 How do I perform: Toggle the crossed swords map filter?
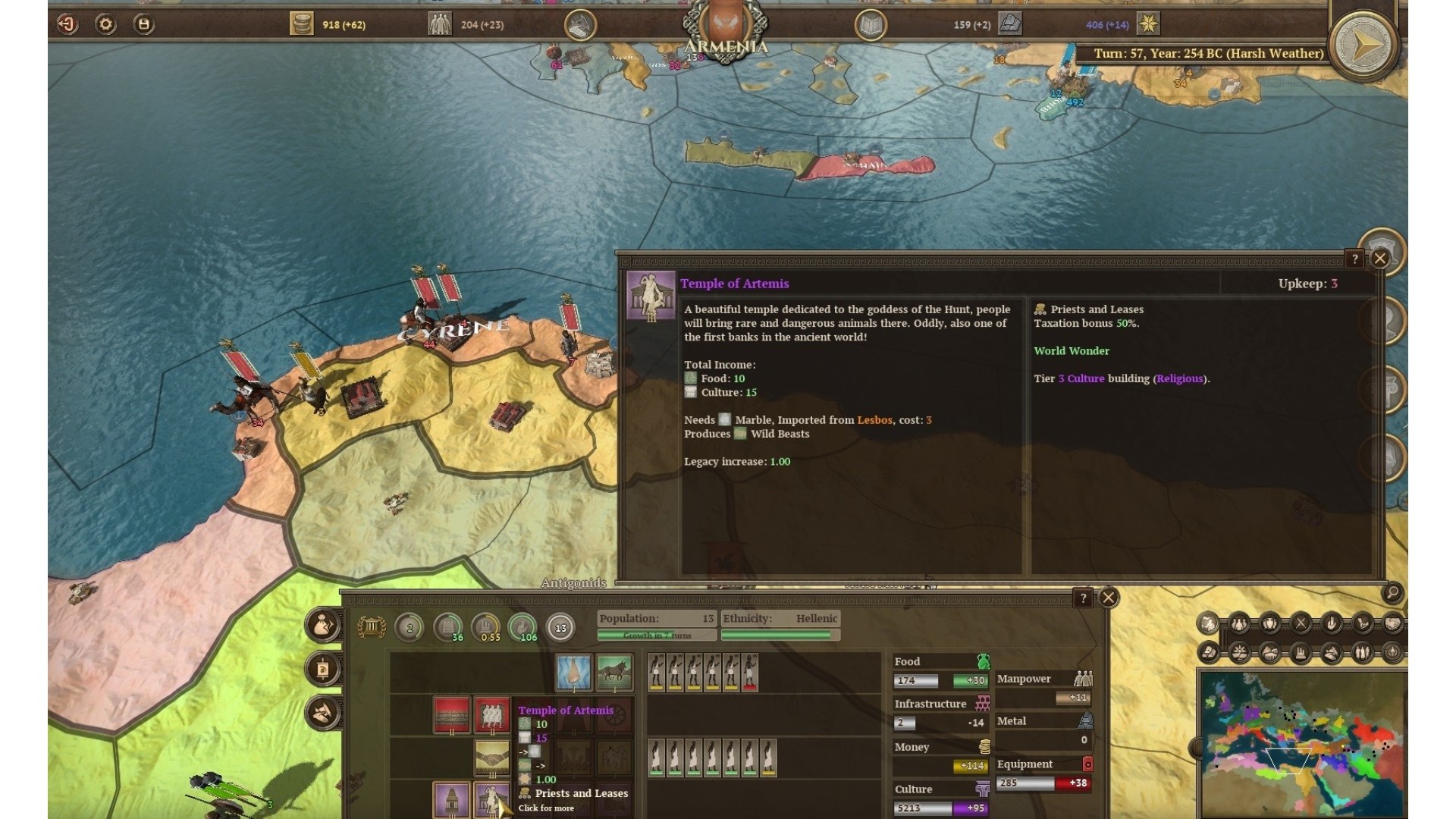coord(1301,624)
